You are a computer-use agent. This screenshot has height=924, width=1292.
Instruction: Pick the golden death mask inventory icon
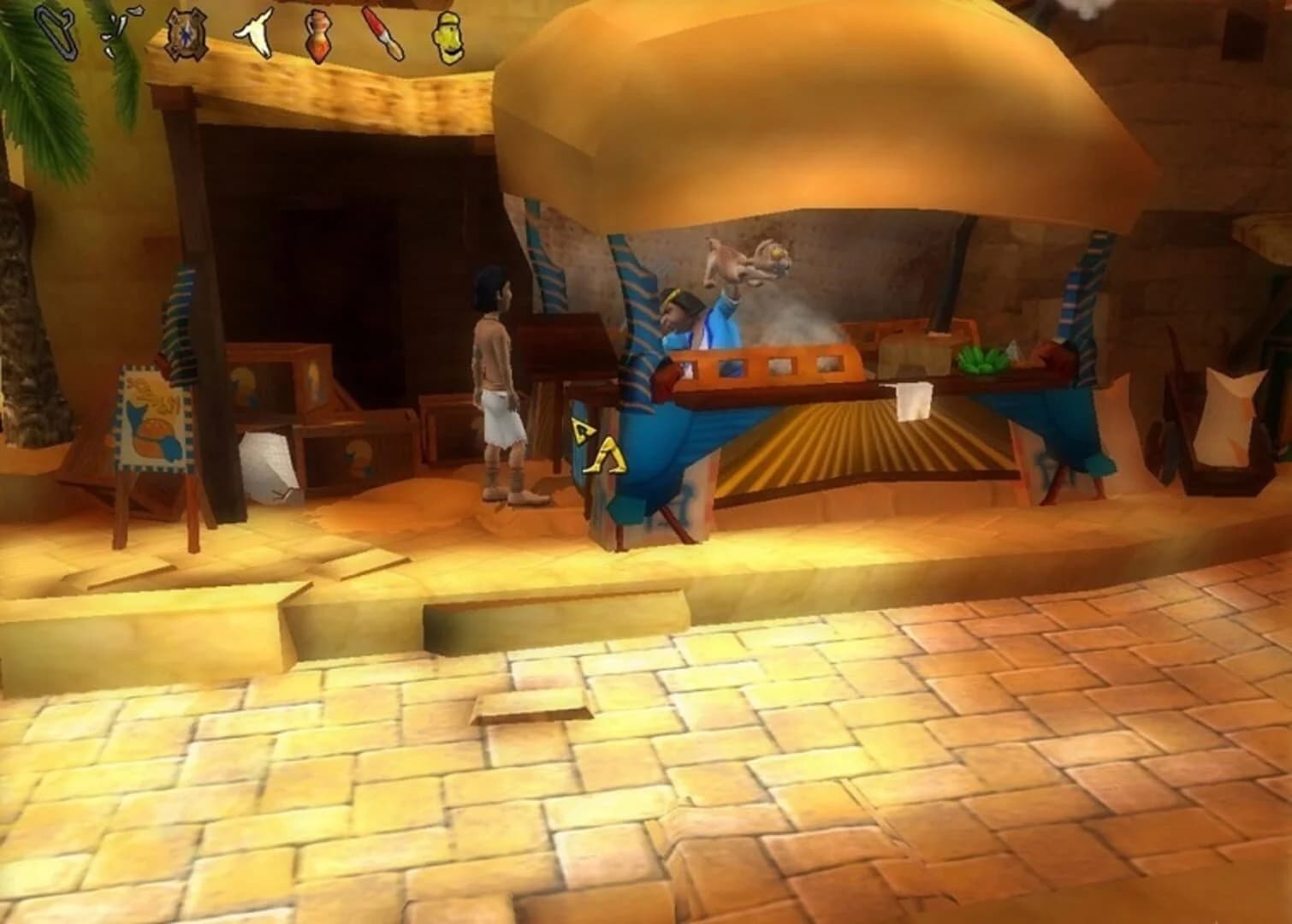point(447,36)
